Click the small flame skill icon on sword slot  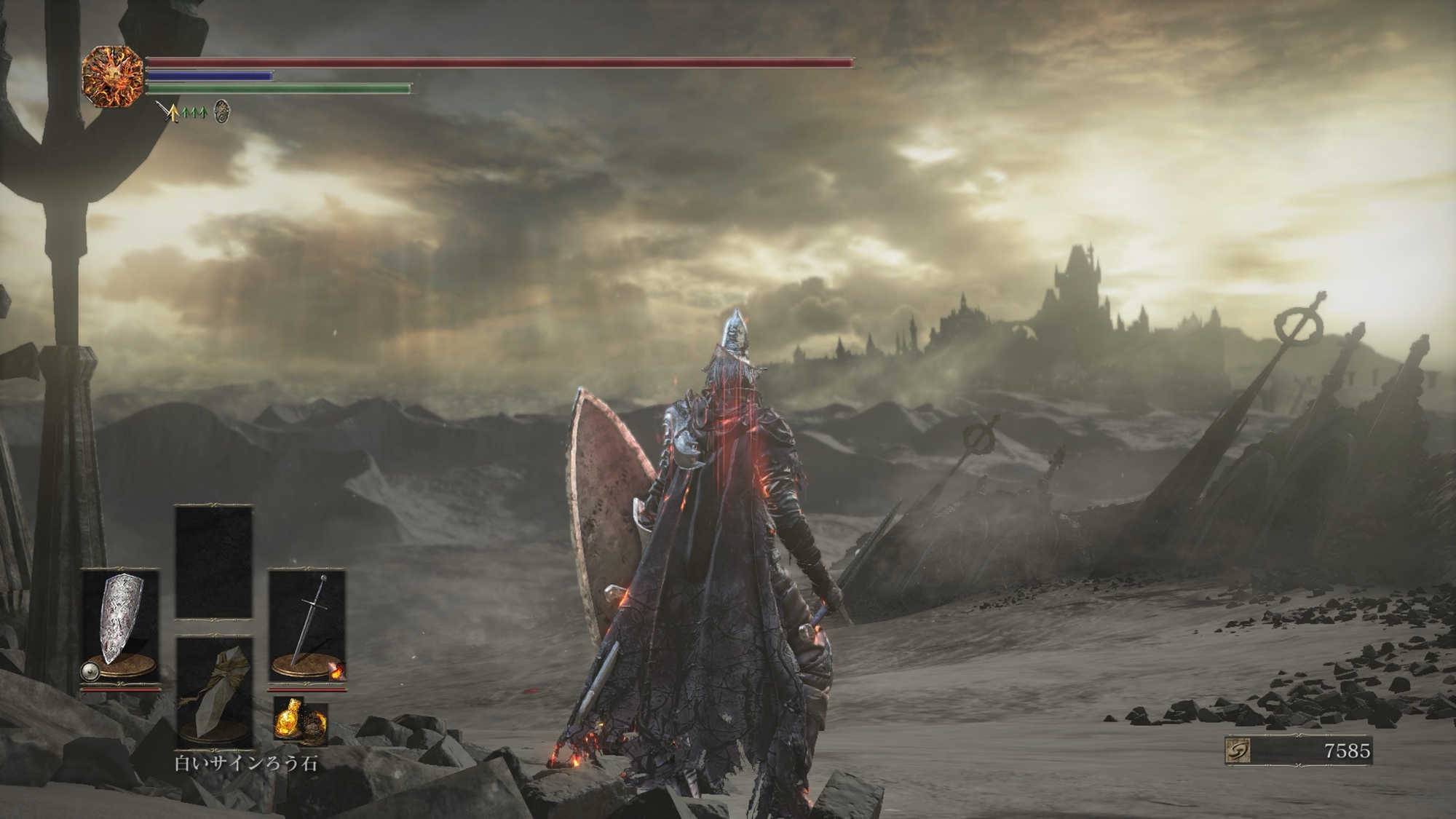tap(336, 672)
